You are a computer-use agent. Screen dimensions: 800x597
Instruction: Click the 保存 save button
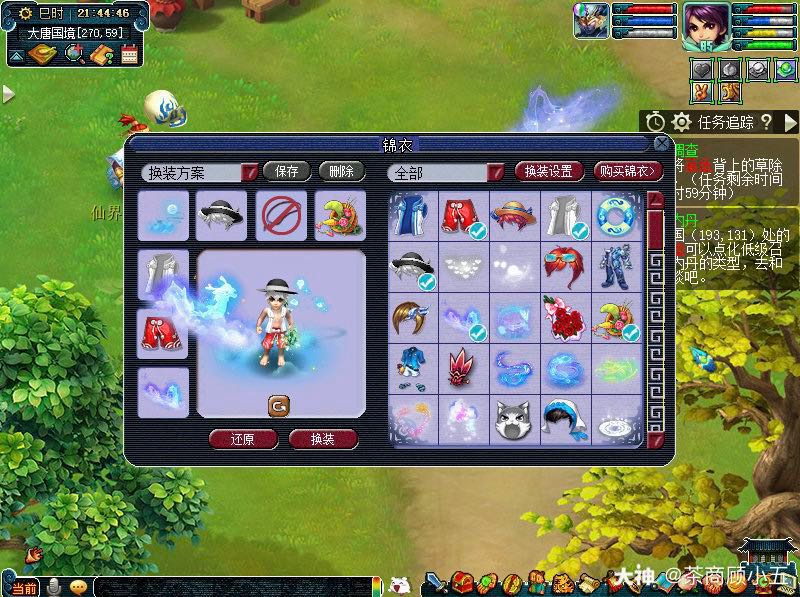click(287, 172)
